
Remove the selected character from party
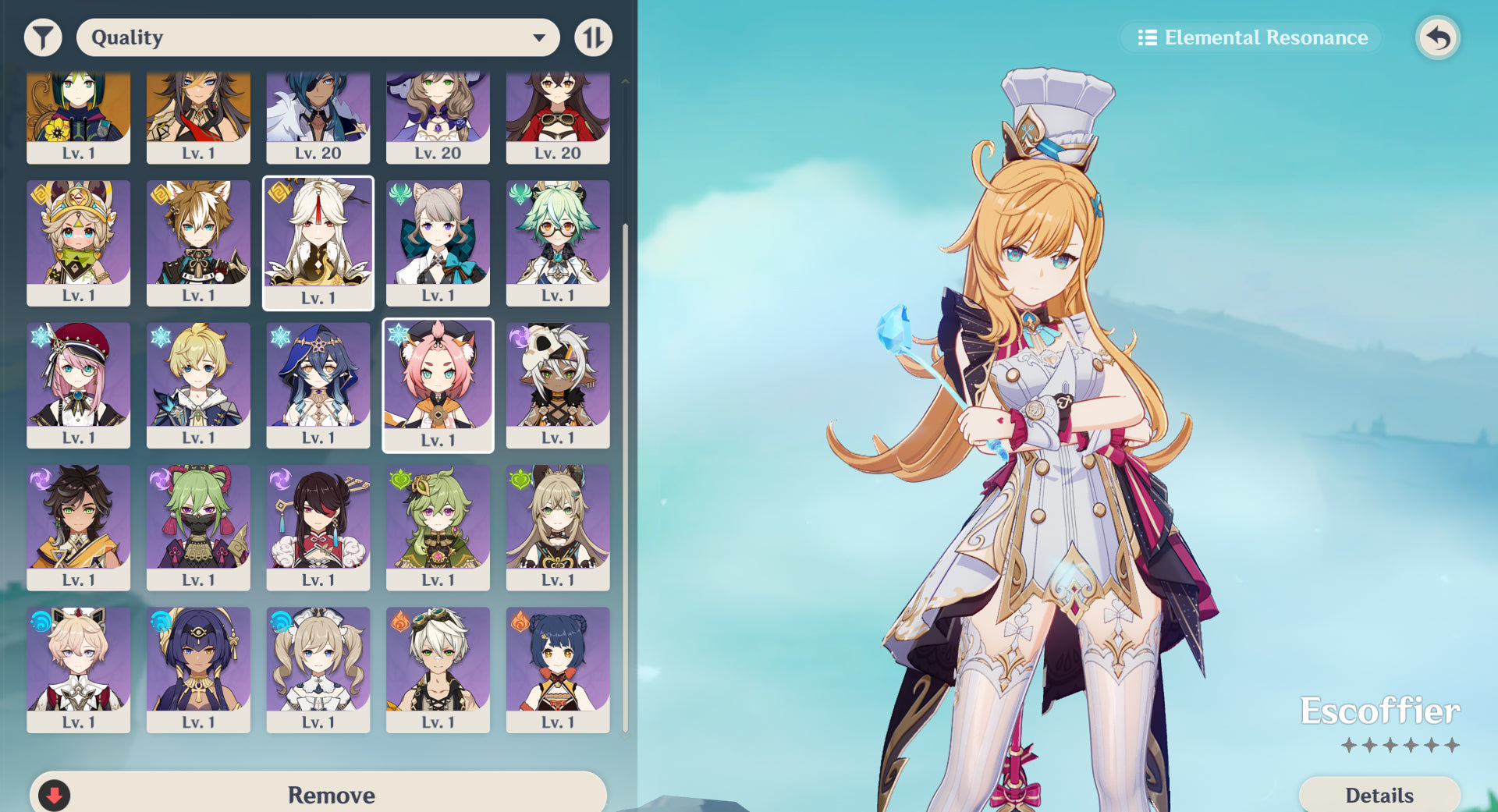click(318, 794)
